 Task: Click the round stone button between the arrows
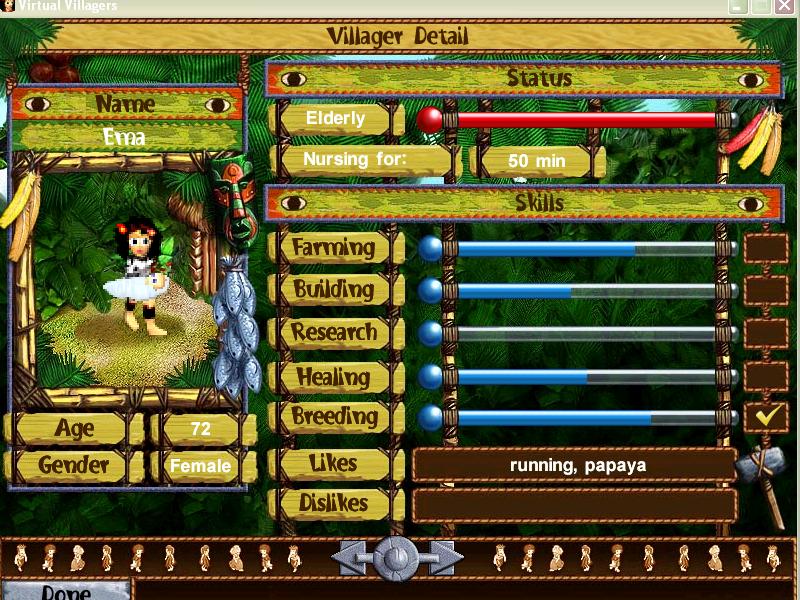click(x=396, y=557)
